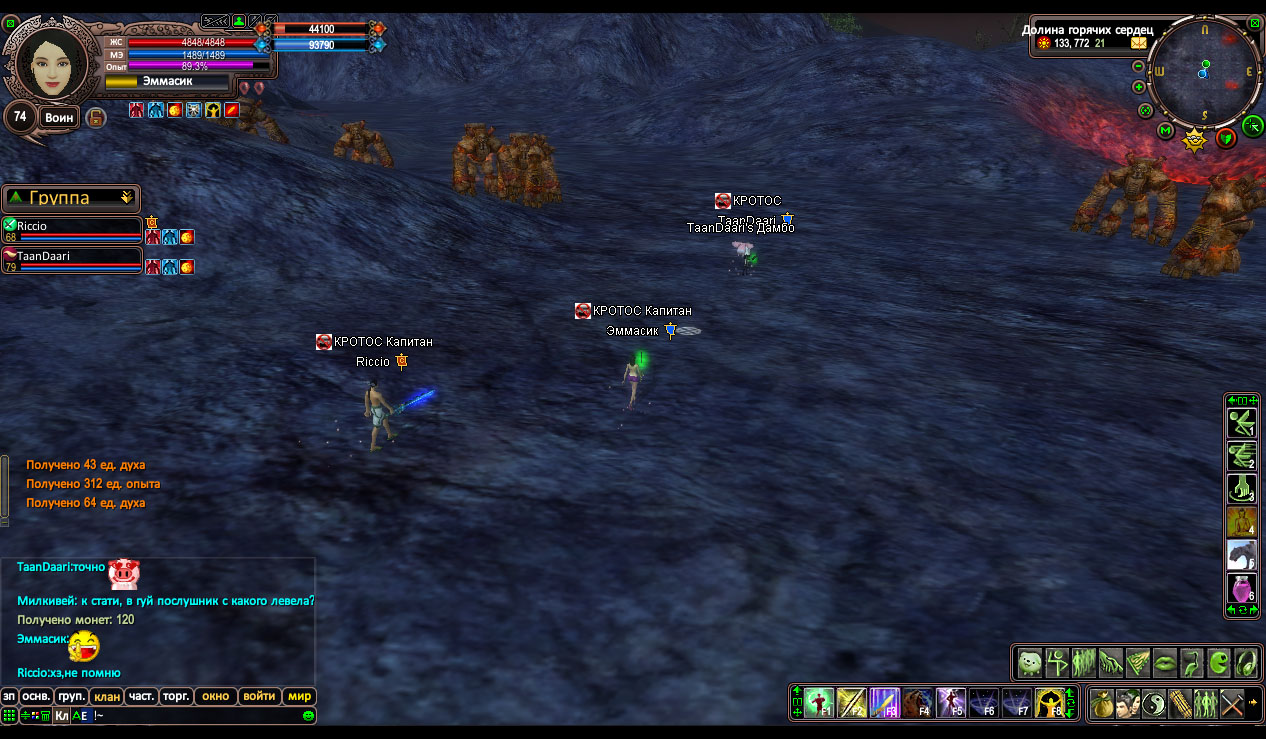1266x739 pixels.
Task: Activate the F8 golden figure skill
Action: pos(1049,703)
